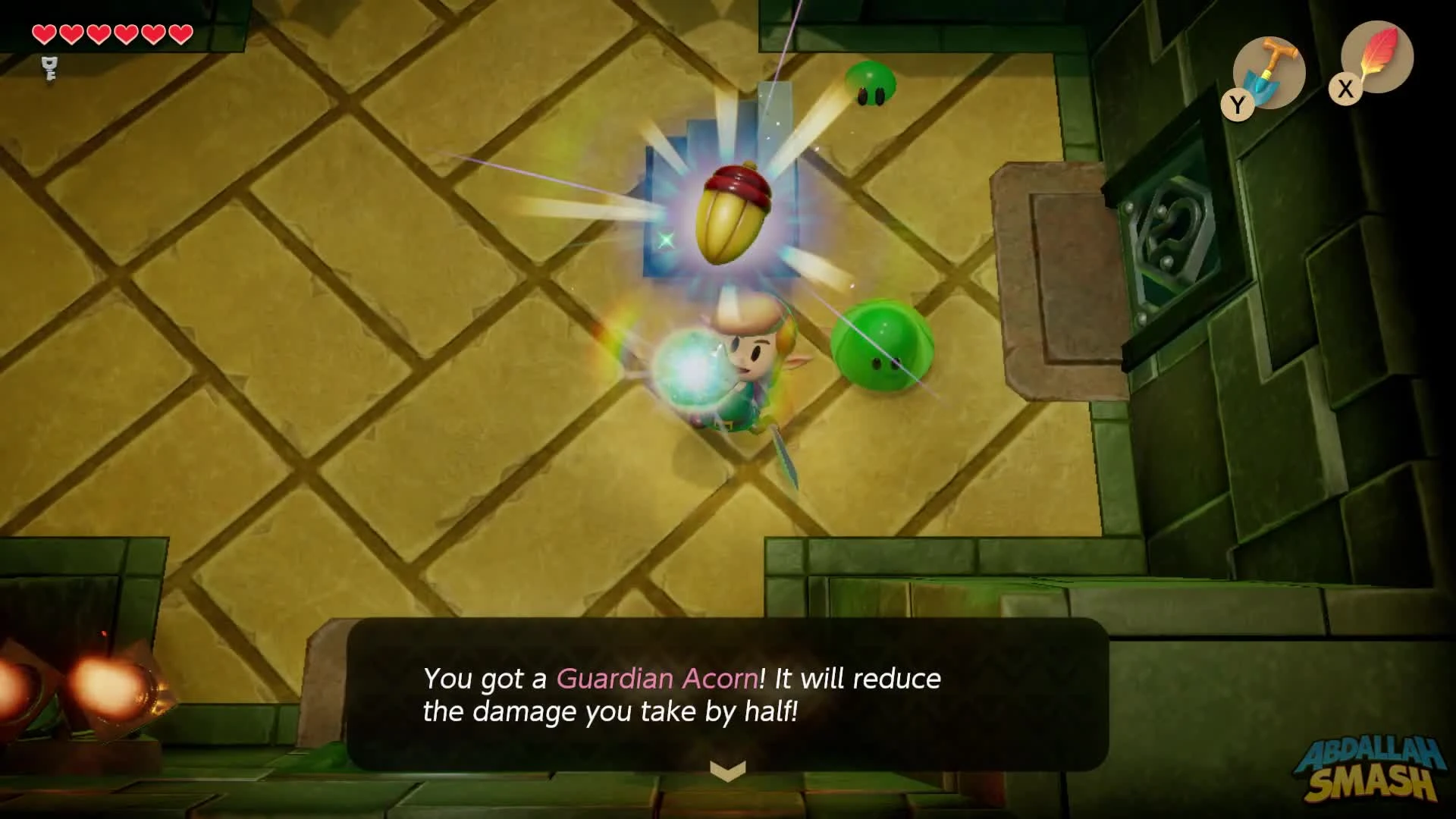
Task: Expand the dialog with the down chevron arrow
Action: click(726, 769)
